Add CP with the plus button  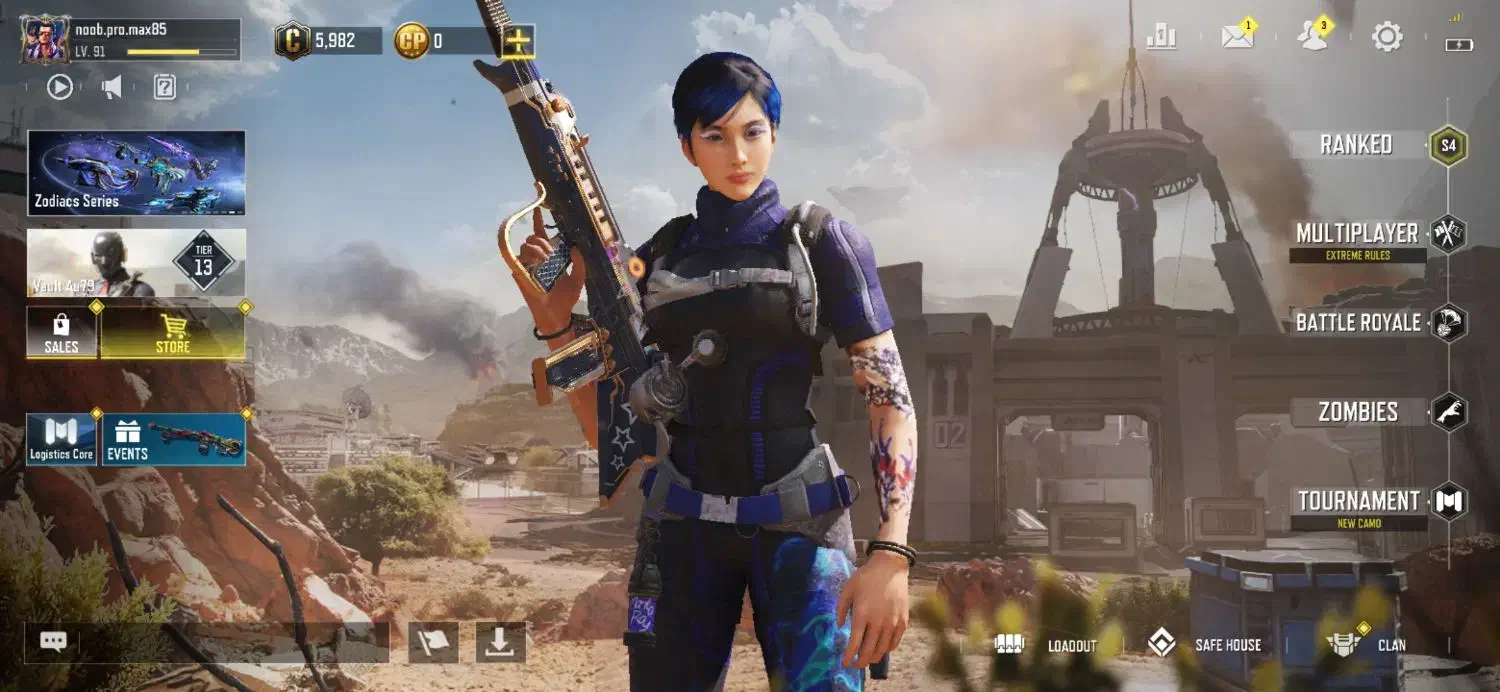tap(517, 41)
